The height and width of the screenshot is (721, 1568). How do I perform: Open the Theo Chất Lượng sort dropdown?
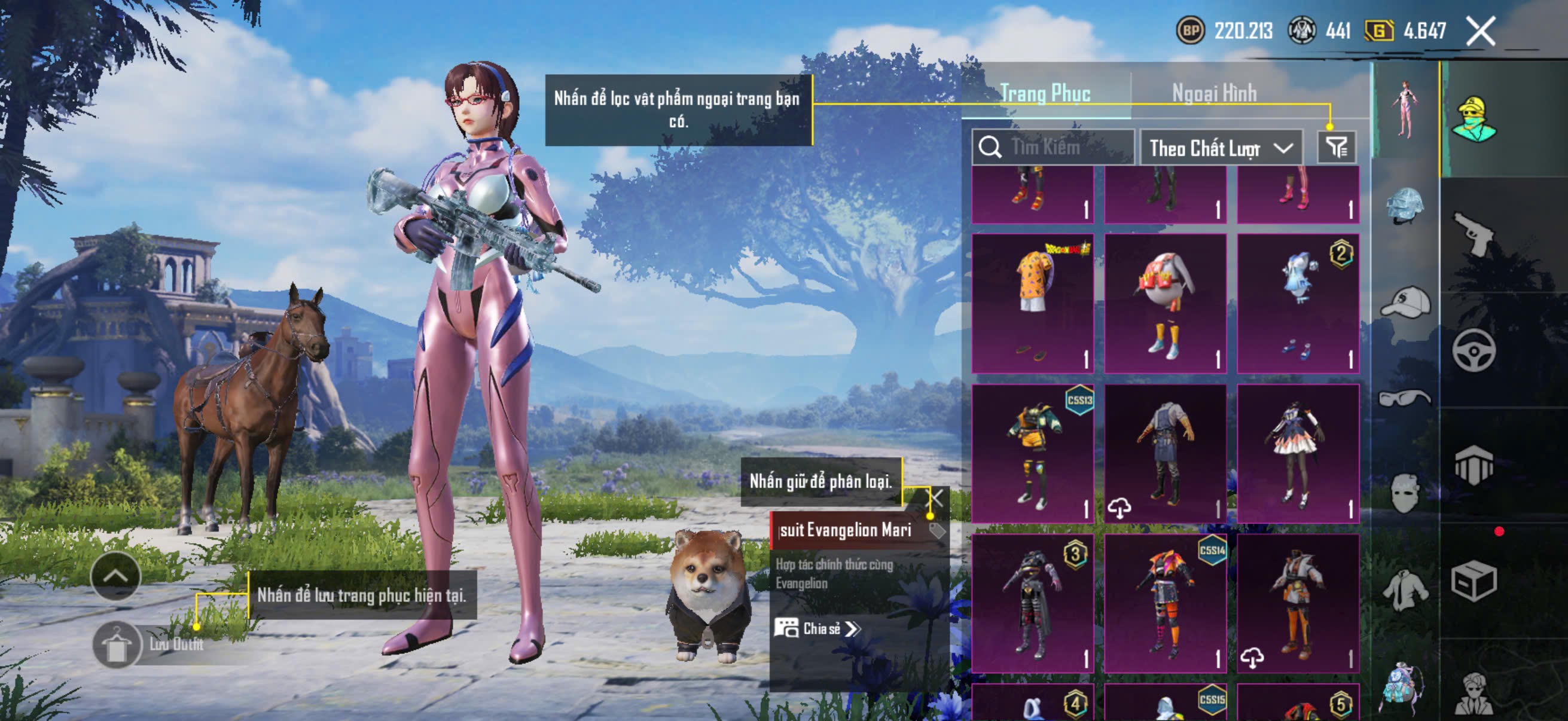1221,148
